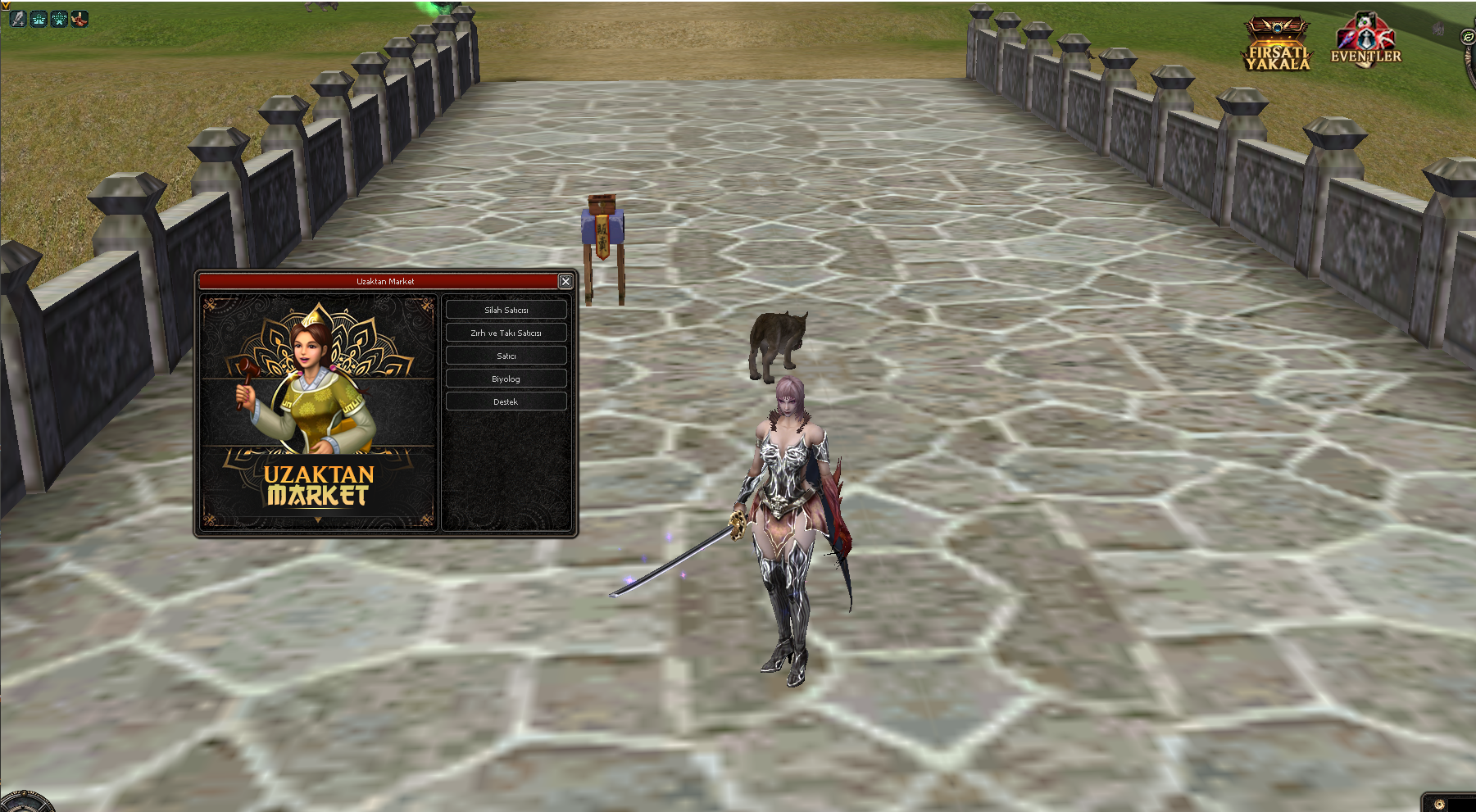This screenshot has width=1476, height=812.
Task: Close the Uzaktan Market window
Action: [x=565, y=281]
